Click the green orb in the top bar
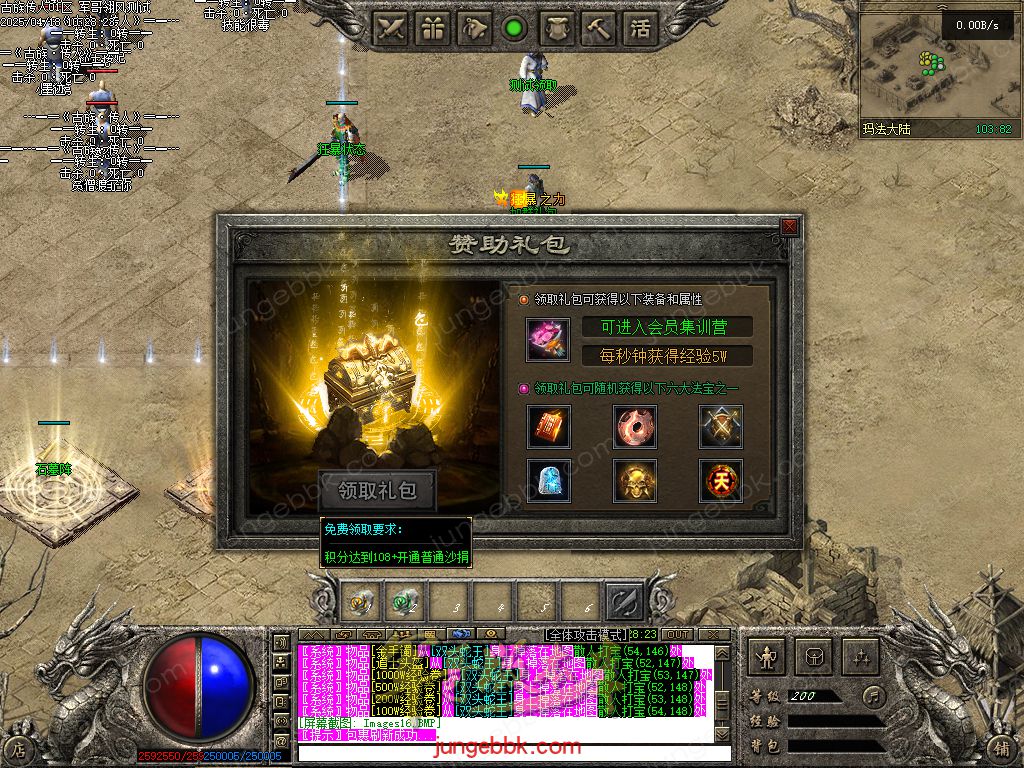Screen dimensions: 1024x768 point(515,28)
